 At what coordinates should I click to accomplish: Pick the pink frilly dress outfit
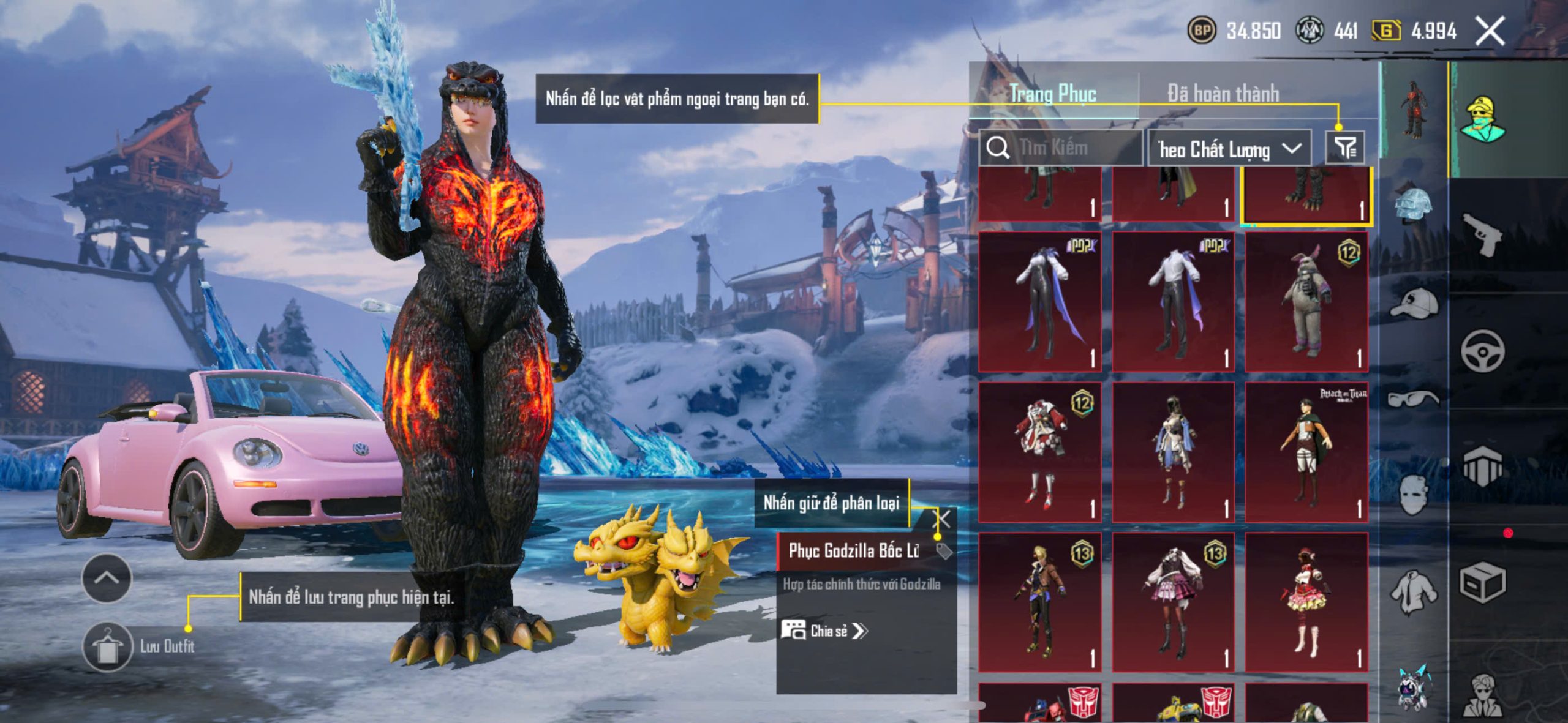1306,602
